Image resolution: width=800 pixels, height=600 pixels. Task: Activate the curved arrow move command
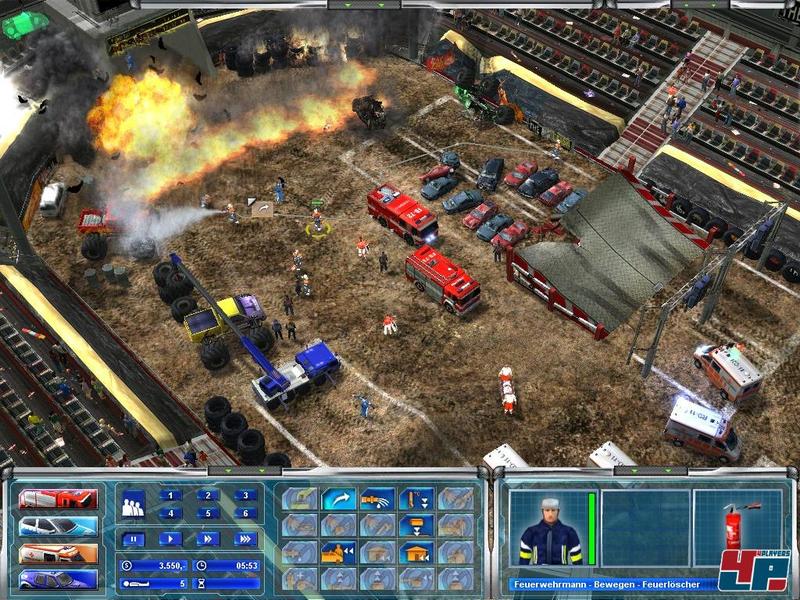click(x=338, y=499)
